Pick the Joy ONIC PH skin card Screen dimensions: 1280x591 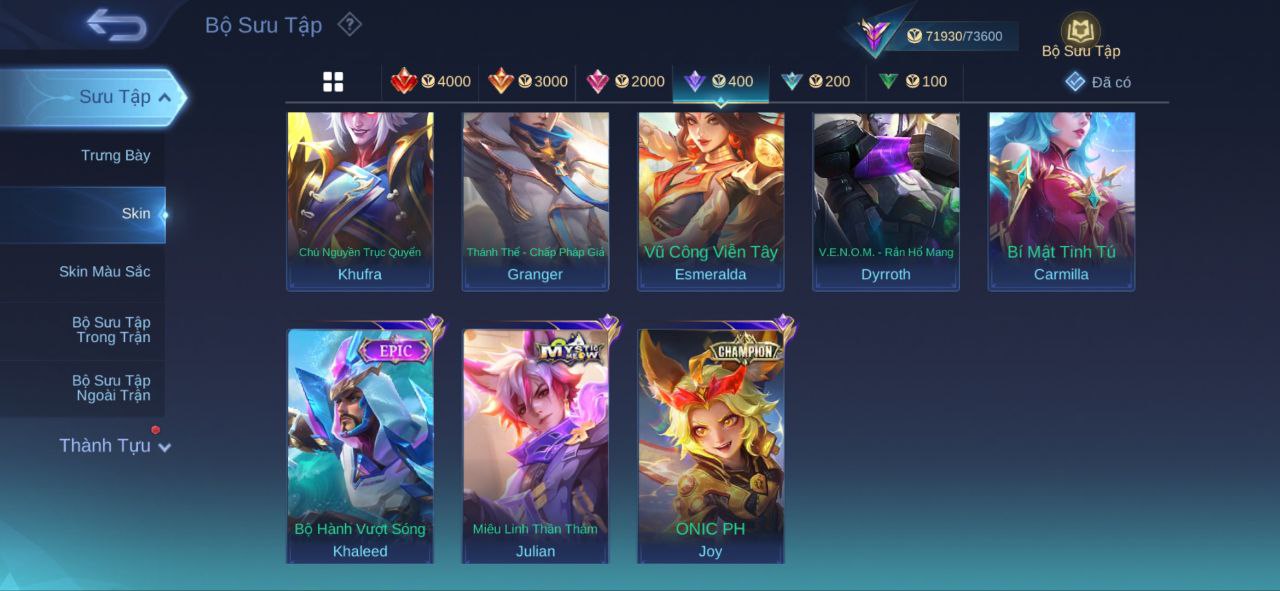point(711,445)
